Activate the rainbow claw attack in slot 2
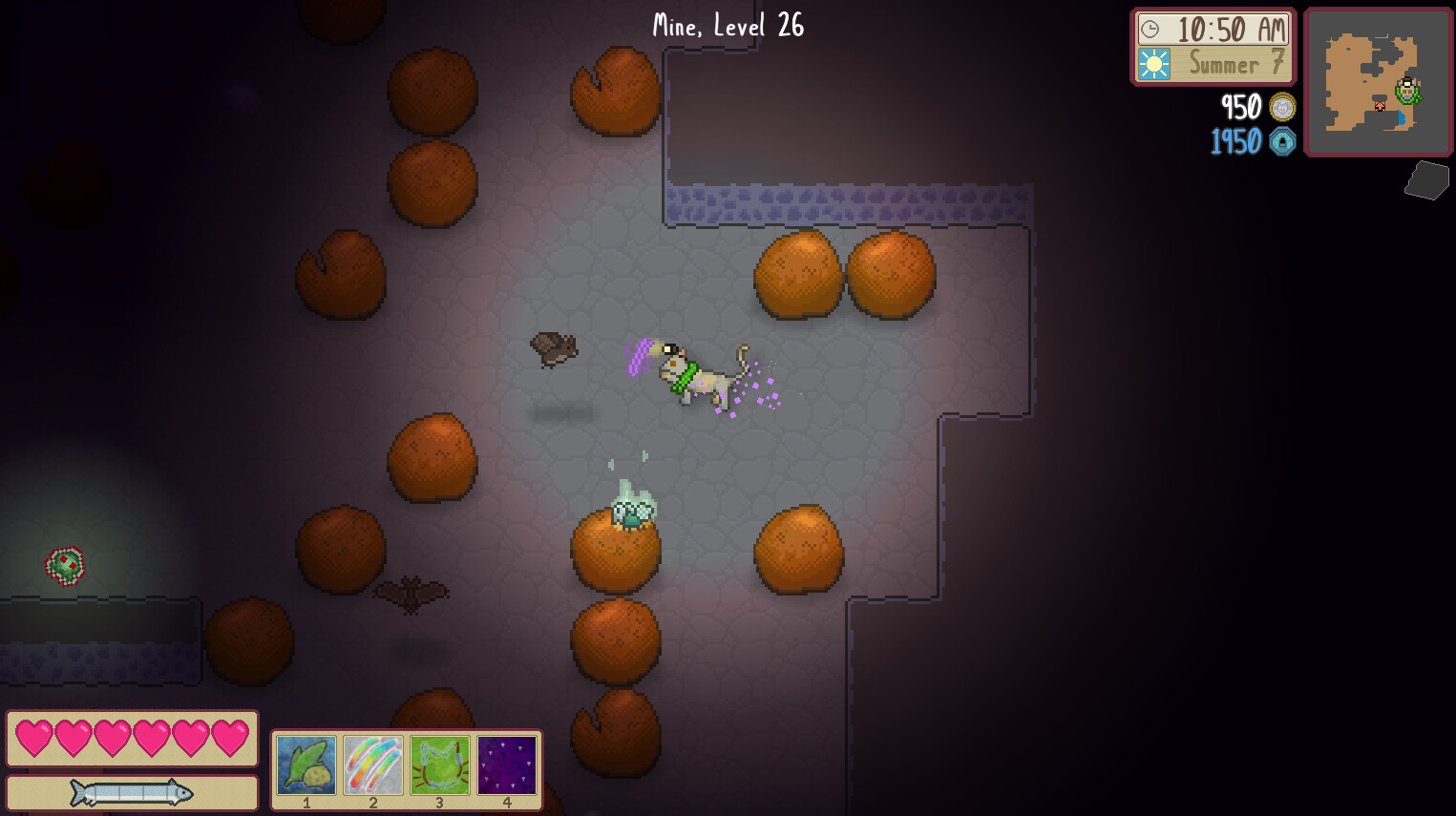The width and height of the screenshot is (1456, 816). 372,762
